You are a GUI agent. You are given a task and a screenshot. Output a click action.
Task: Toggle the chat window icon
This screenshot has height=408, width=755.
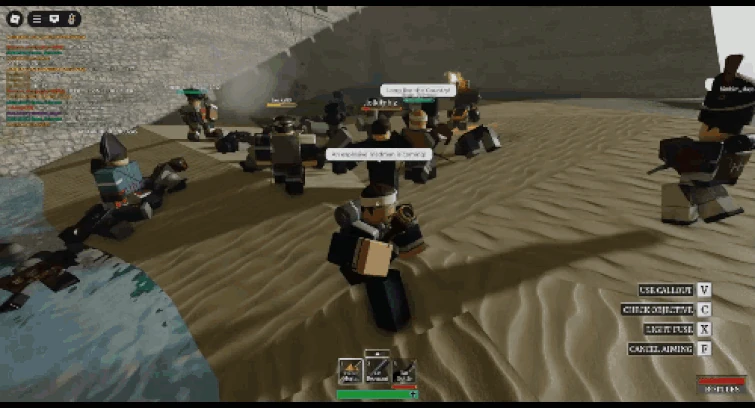(x=55, y=19)
